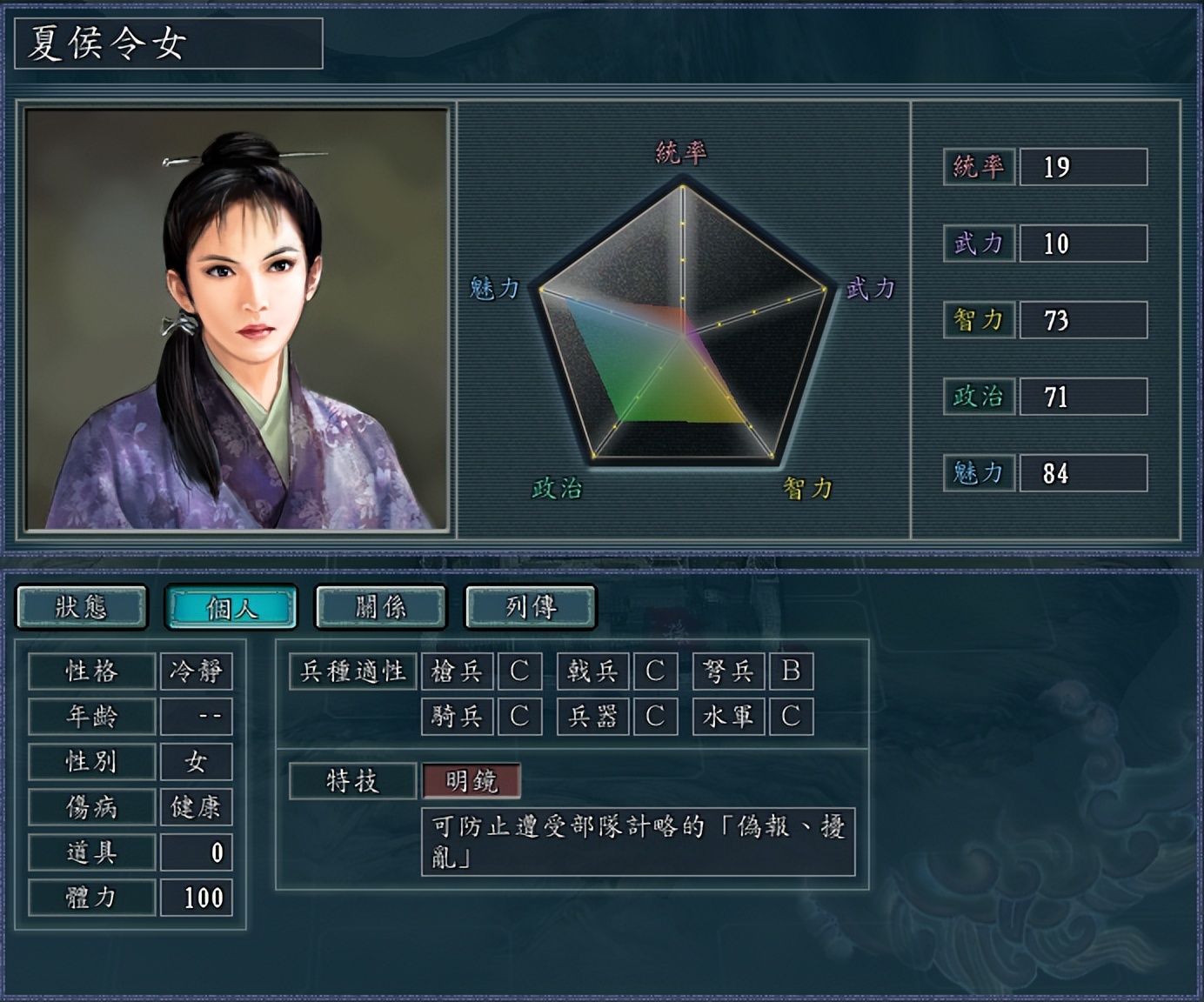The image size is (1204, 1002).
Task: Click the 性格 field showing 冷靜
Action: (x=196, y=671)
